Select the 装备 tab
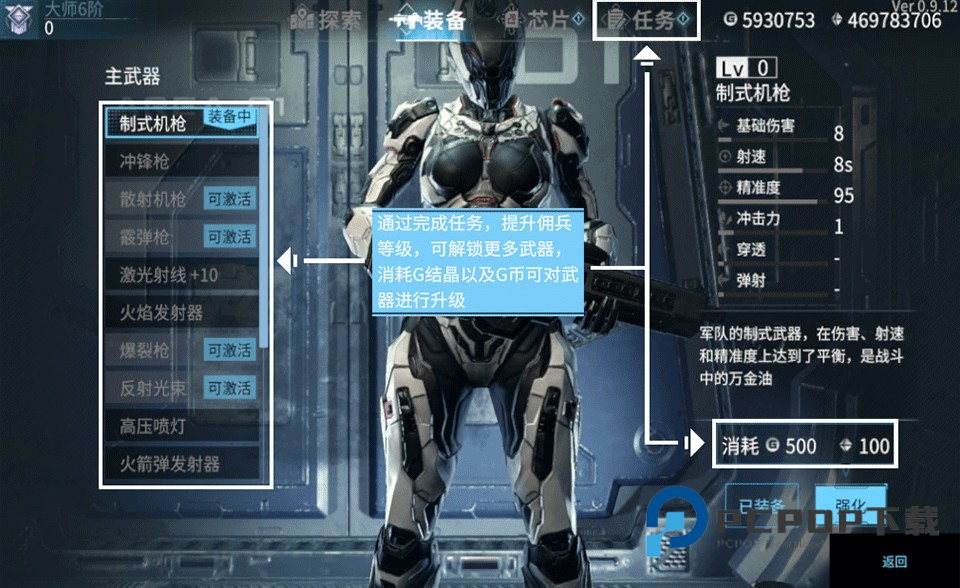The width and height of the screenshot is (960, 588). pyautogui.click(x=431, y=20)
